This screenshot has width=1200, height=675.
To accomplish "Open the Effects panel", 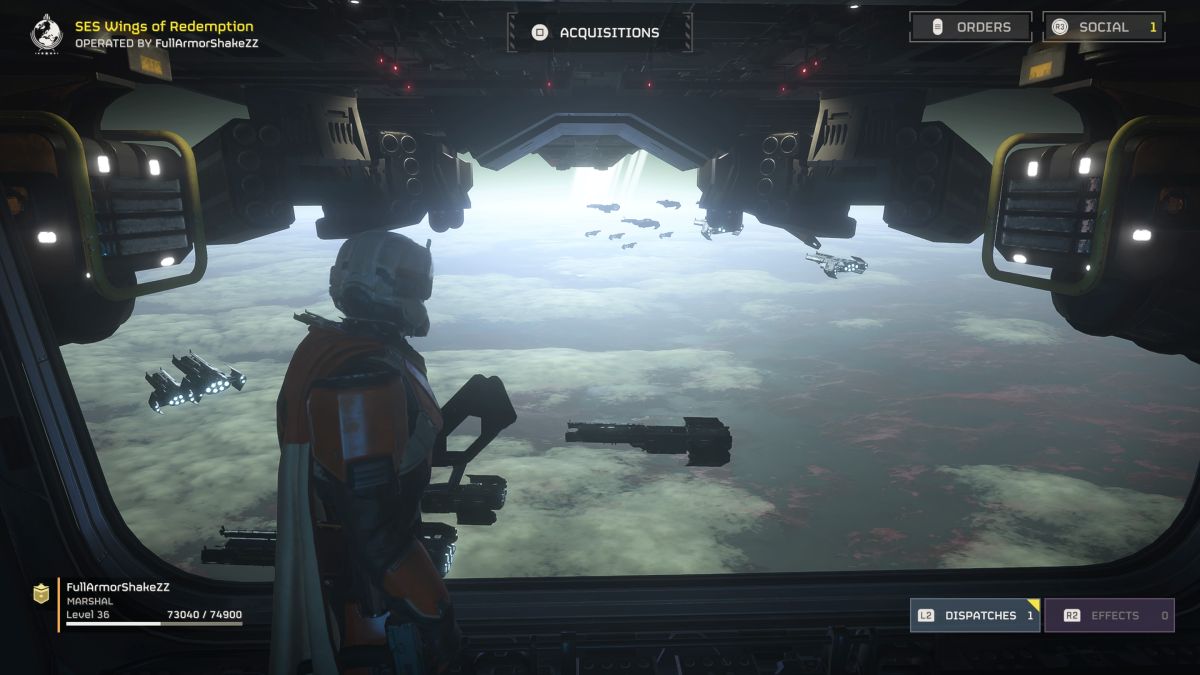I will pyautogui.click(x=1109, y=615).
